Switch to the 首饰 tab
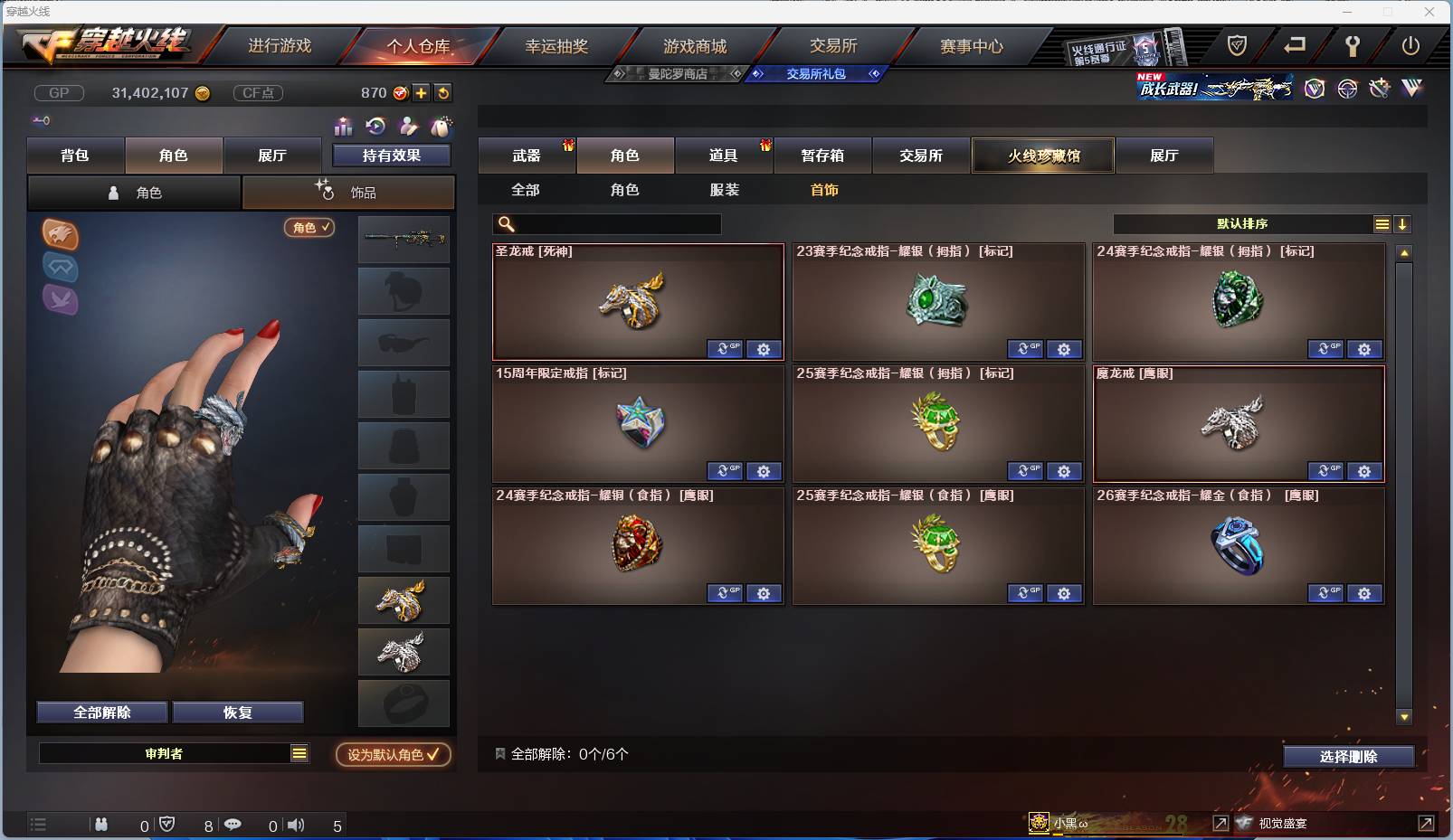This screenshot has width=1453, height=840. click(x=824, y=190)
